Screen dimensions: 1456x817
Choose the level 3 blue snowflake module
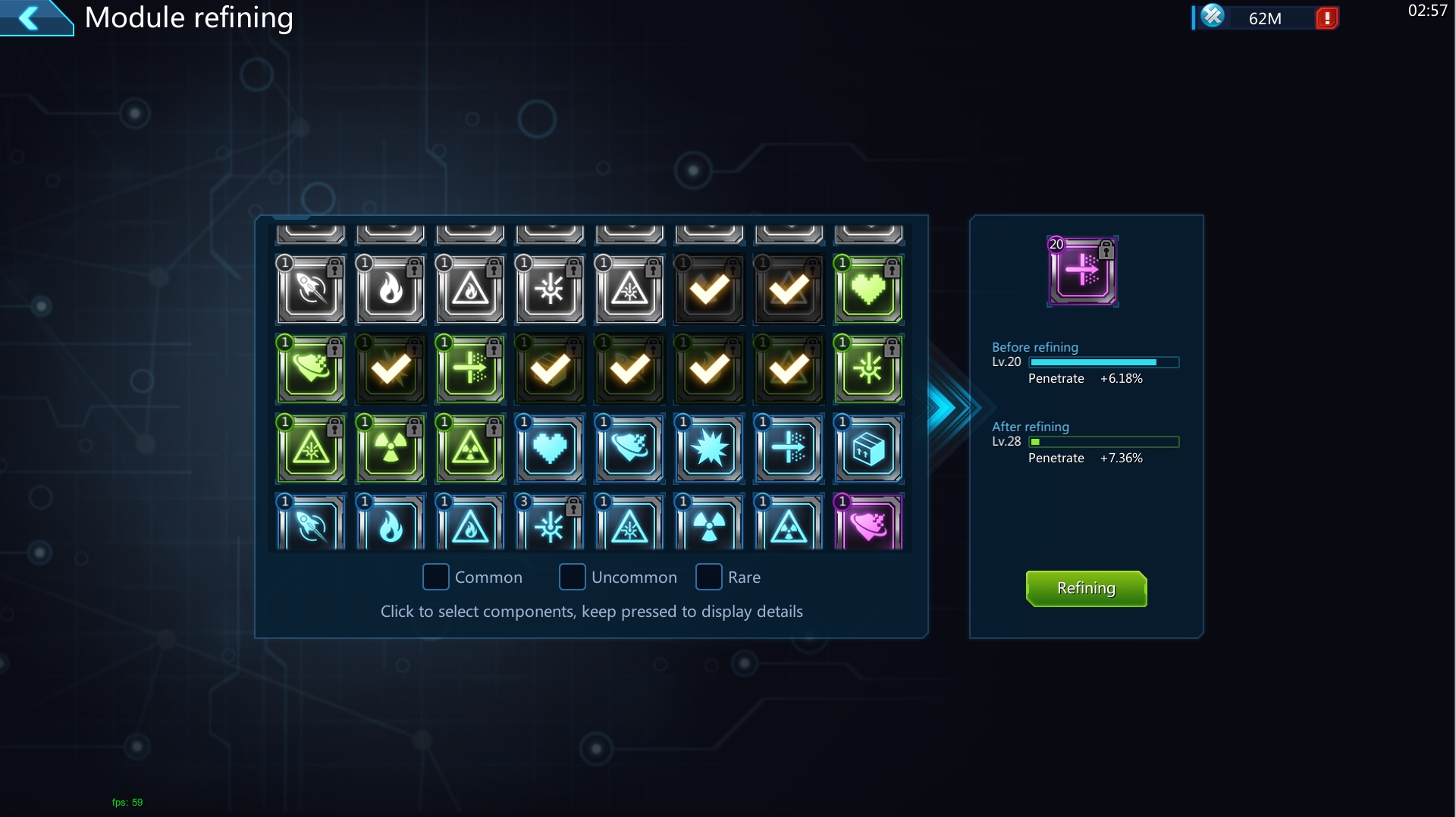pos(550,524)
